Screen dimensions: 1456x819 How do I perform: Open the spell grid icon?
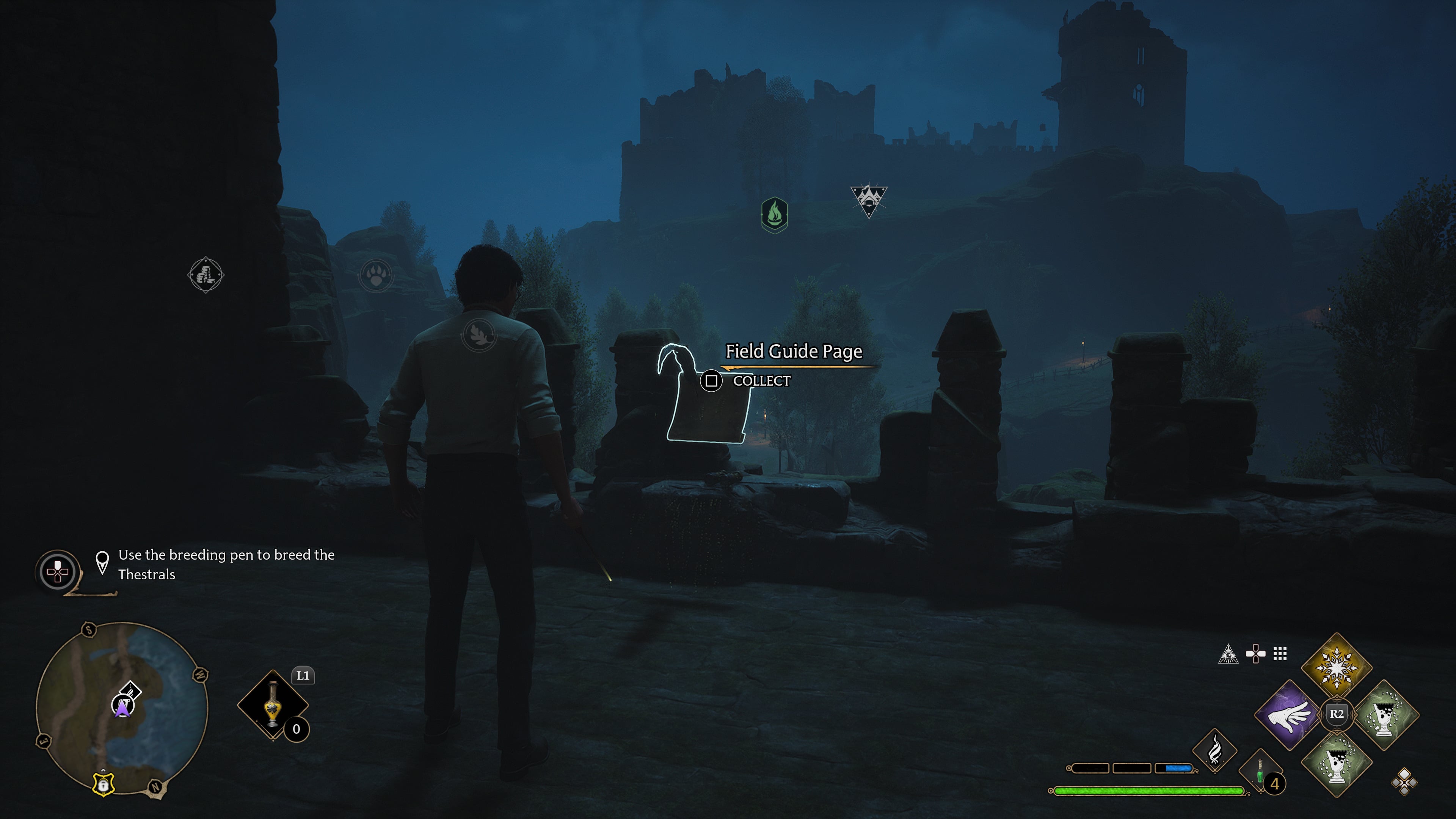1280,654
